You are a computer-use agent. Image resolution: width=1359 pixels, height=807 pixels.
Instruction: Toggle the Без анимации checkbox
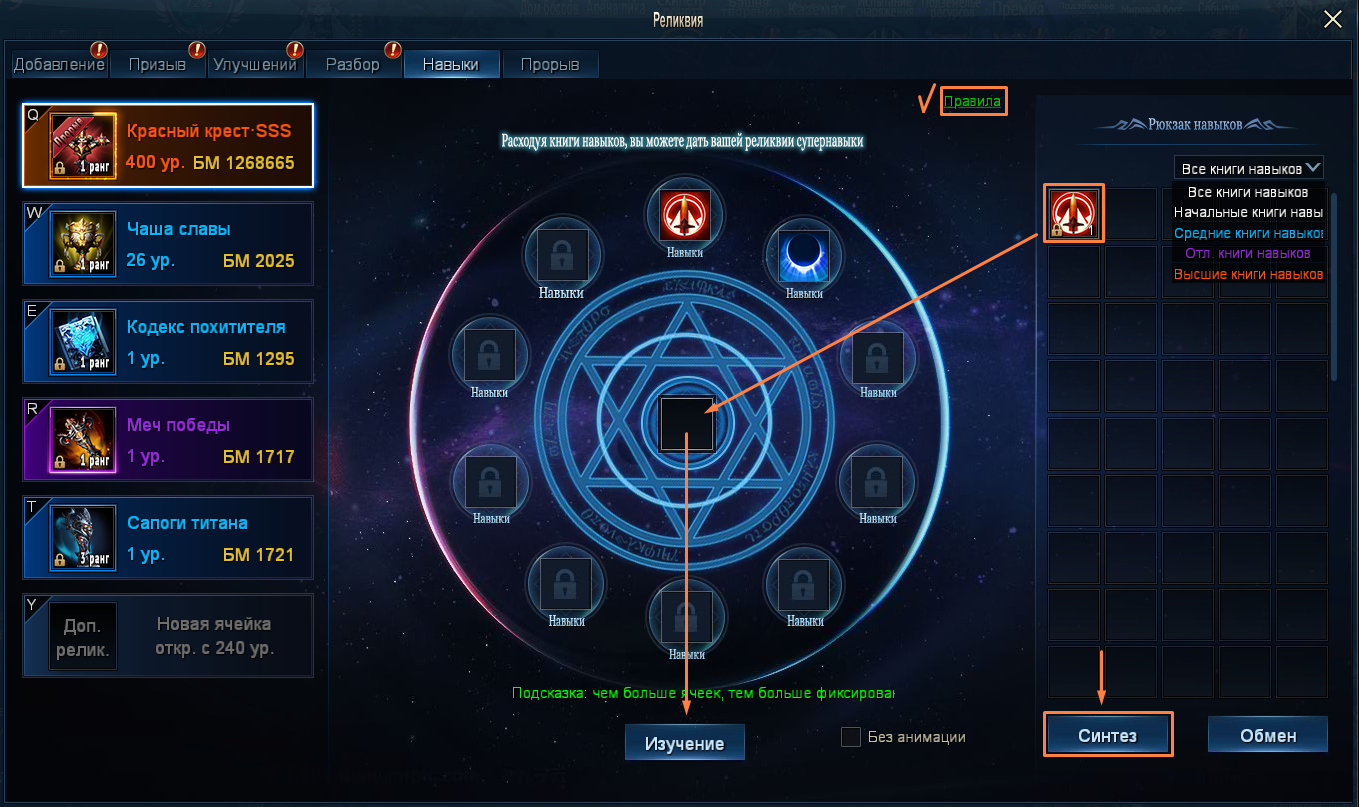(x=851, y=737)
